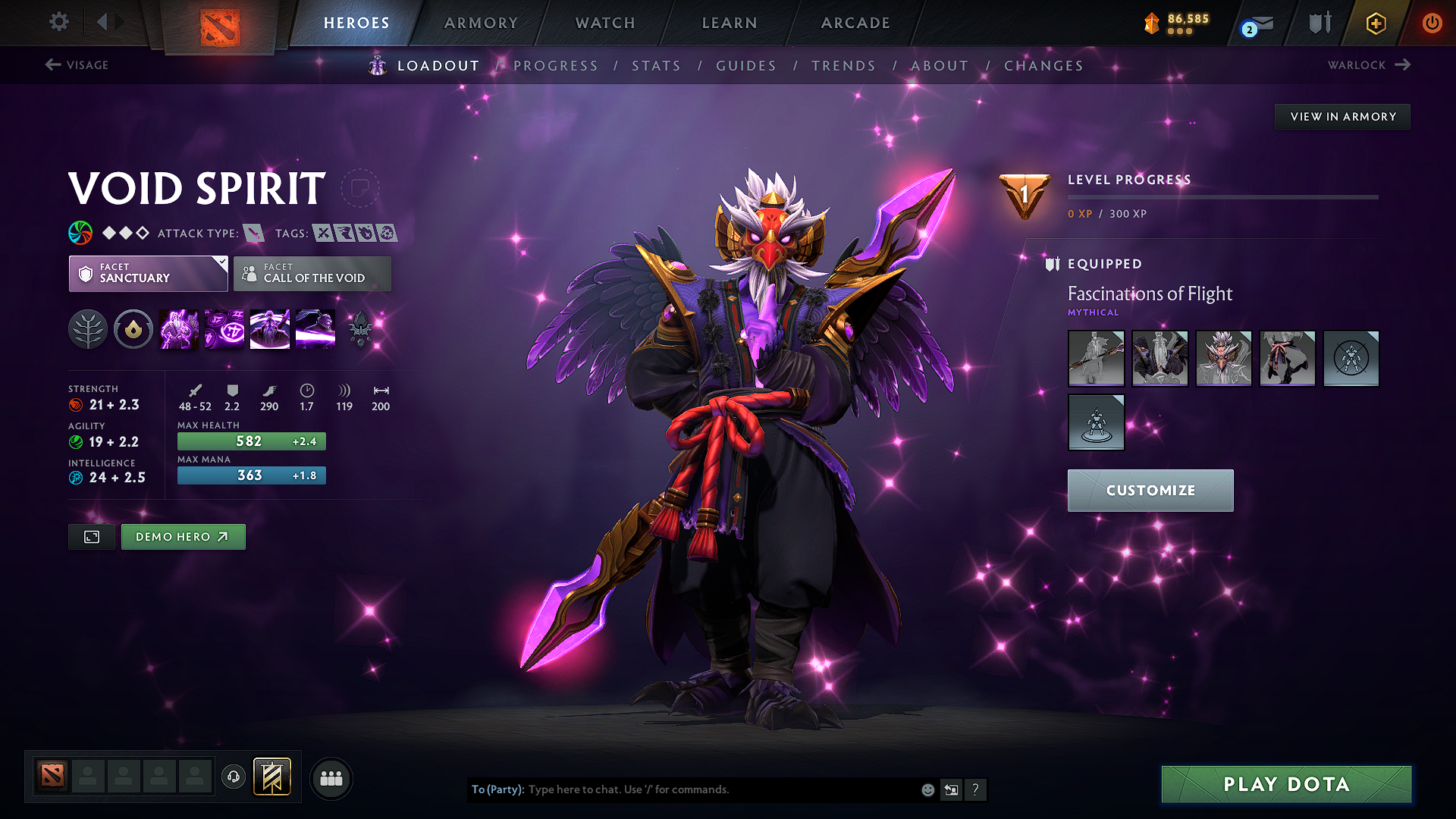Viewport: 1456px width, 819px height.
Task: Click the XP level progress bar
Action: coord(1221,197)
